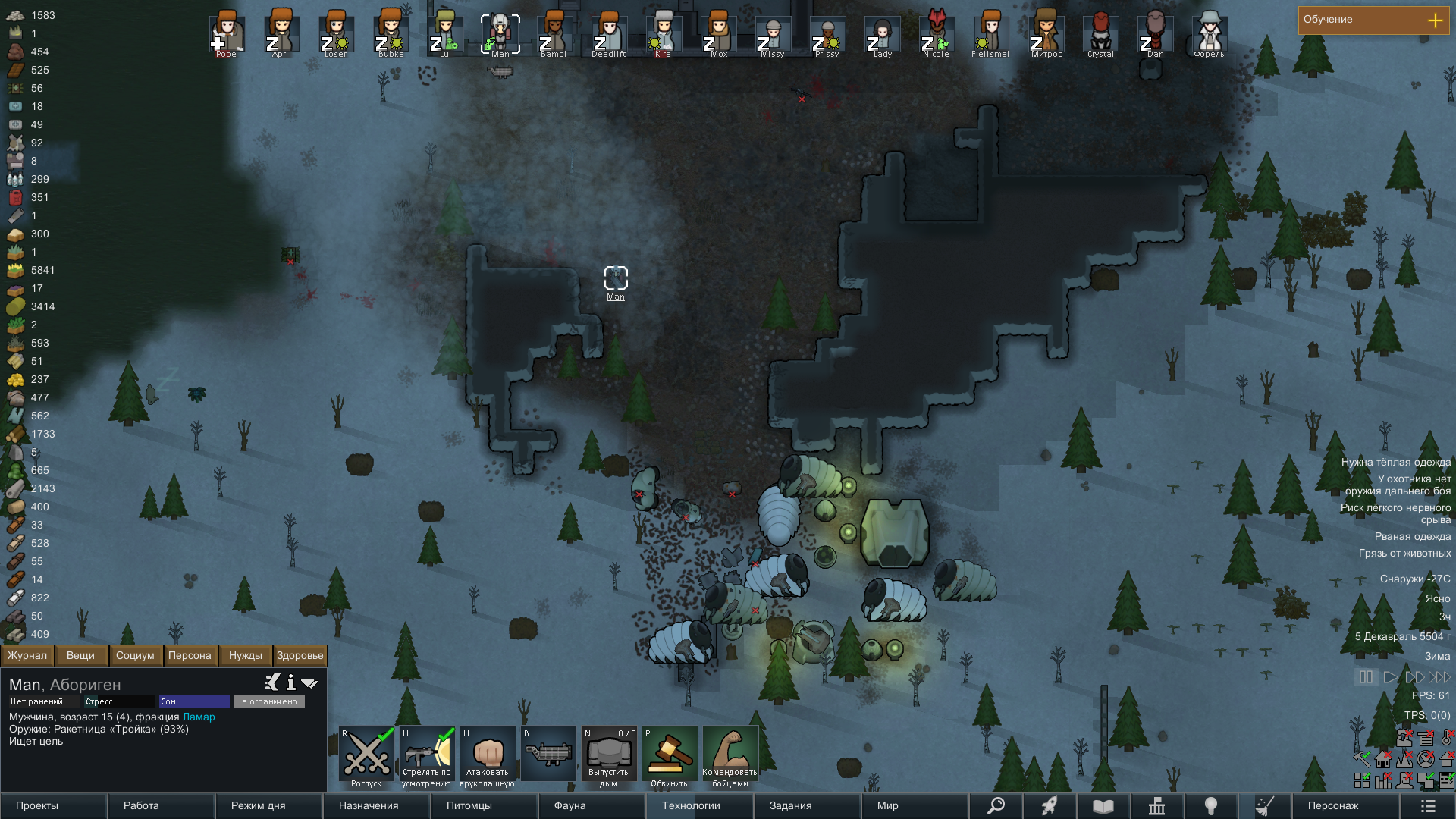This screenshot has width=1456, height=819.
Task: Open the Задания quests tab
Action: click(x=807, y=805)
